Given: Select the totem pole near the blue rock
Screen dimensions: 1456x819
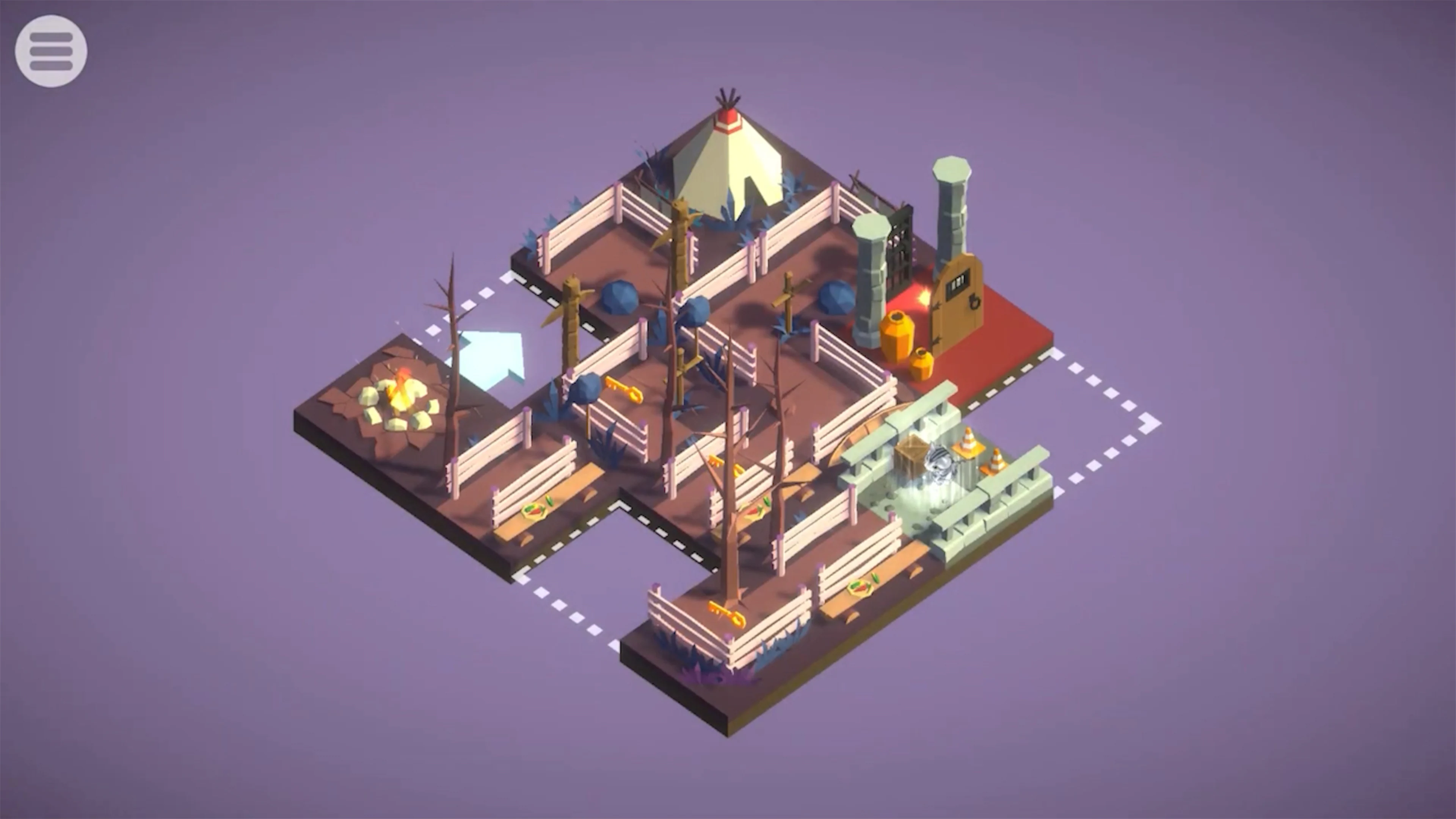Looking at the screenshot, I should click(x=571, y=308).
